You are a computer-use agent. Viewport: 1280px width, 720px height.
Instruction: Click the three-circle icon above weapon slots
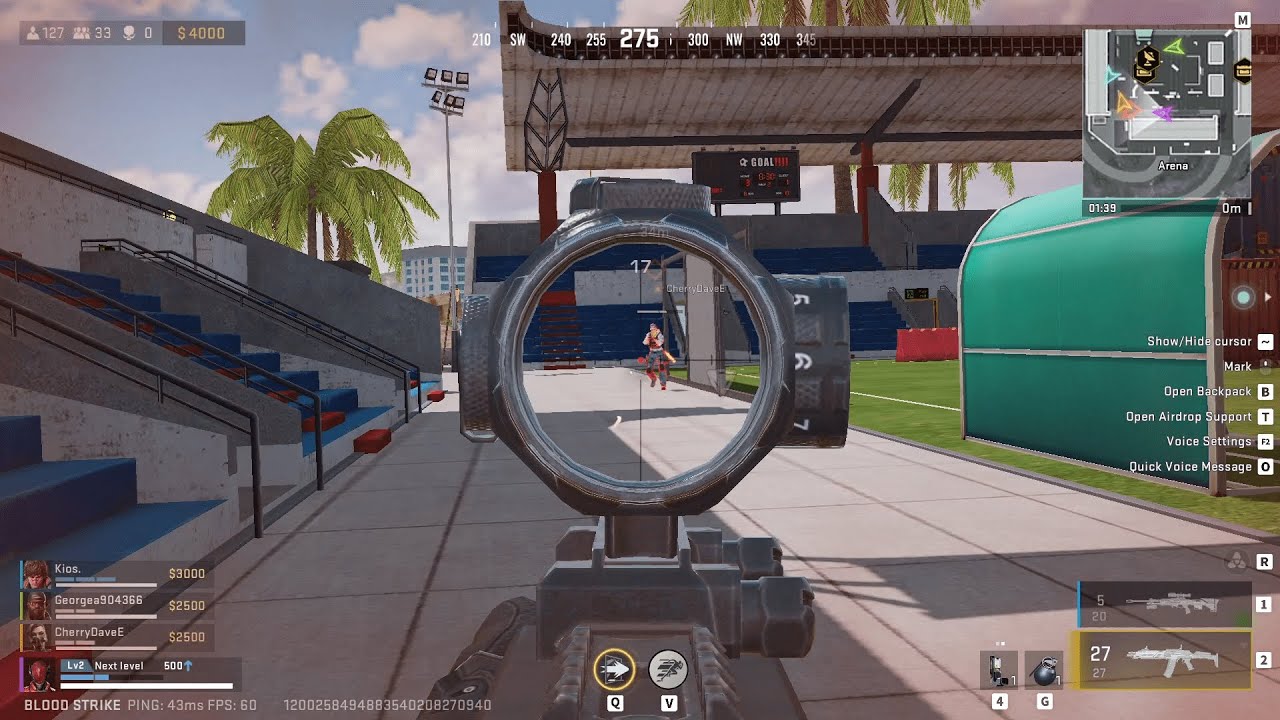pyautogui.click(x=1236, y=562)
